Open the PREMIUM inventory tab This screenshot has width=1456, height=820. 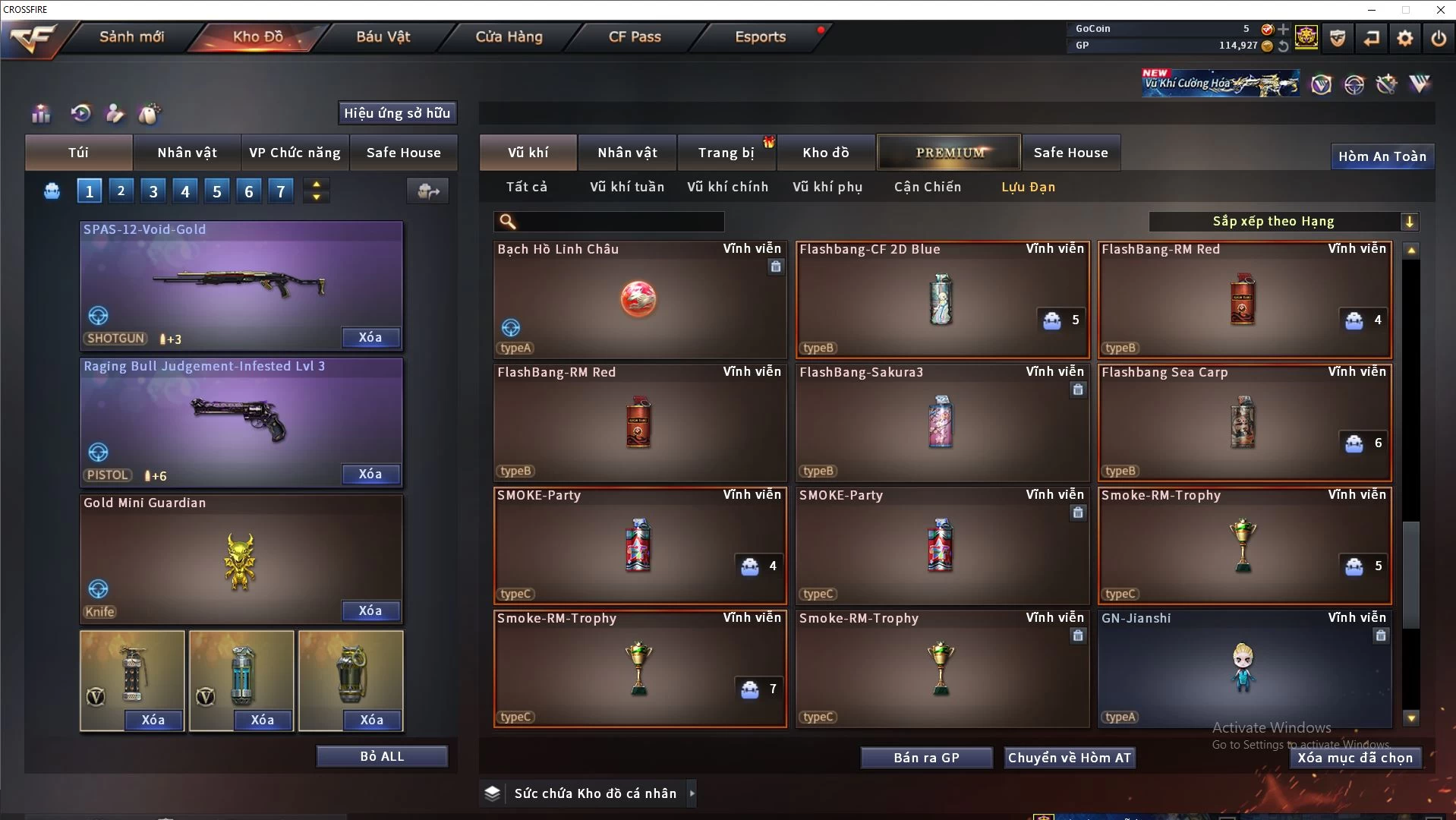point(950,153)
